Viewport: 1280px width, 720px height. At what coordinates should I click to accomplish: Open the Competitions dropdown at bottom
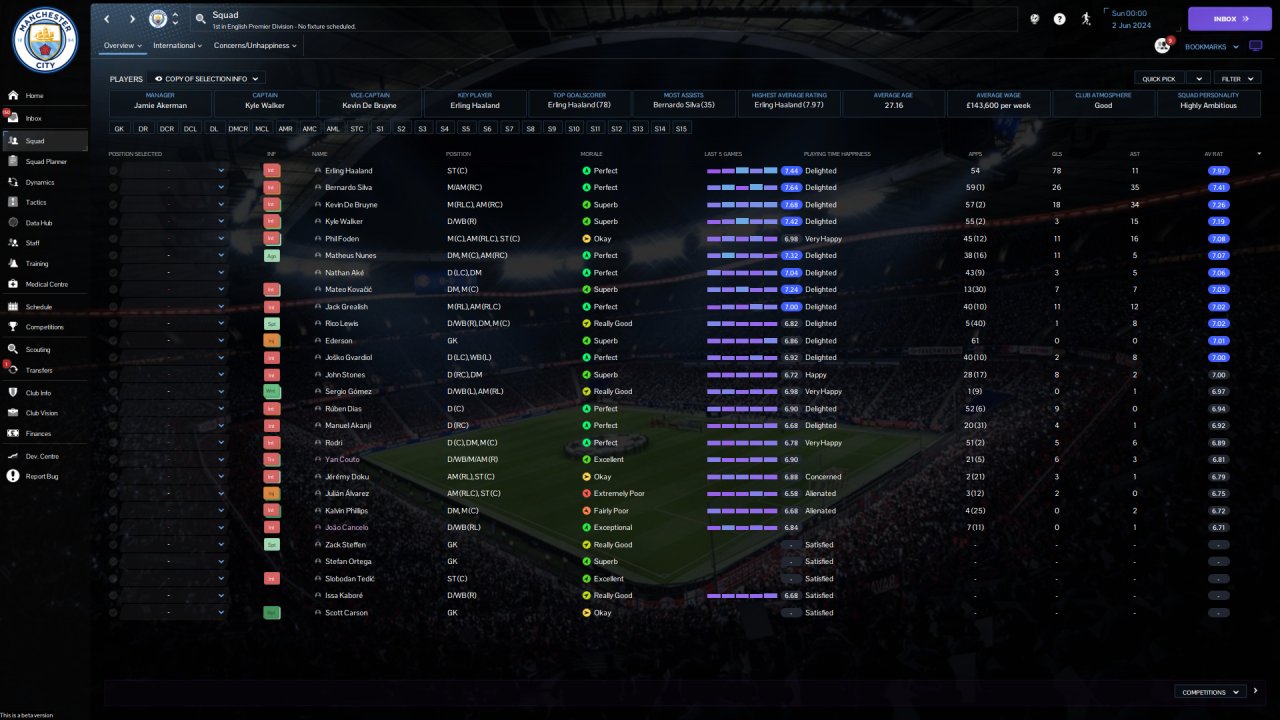1210,691
